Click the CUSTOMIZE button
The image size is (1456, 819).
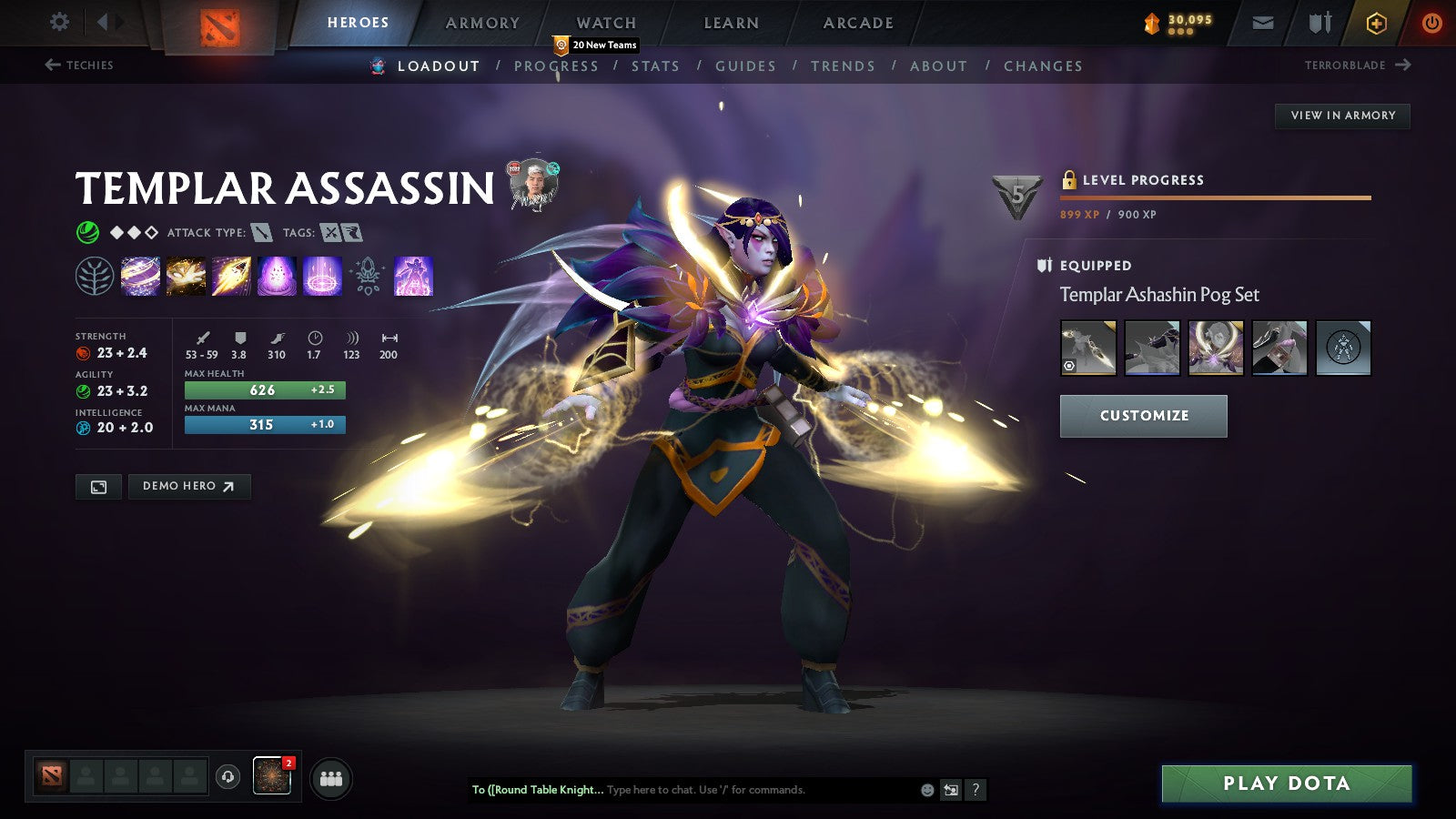coord(1143,416)
